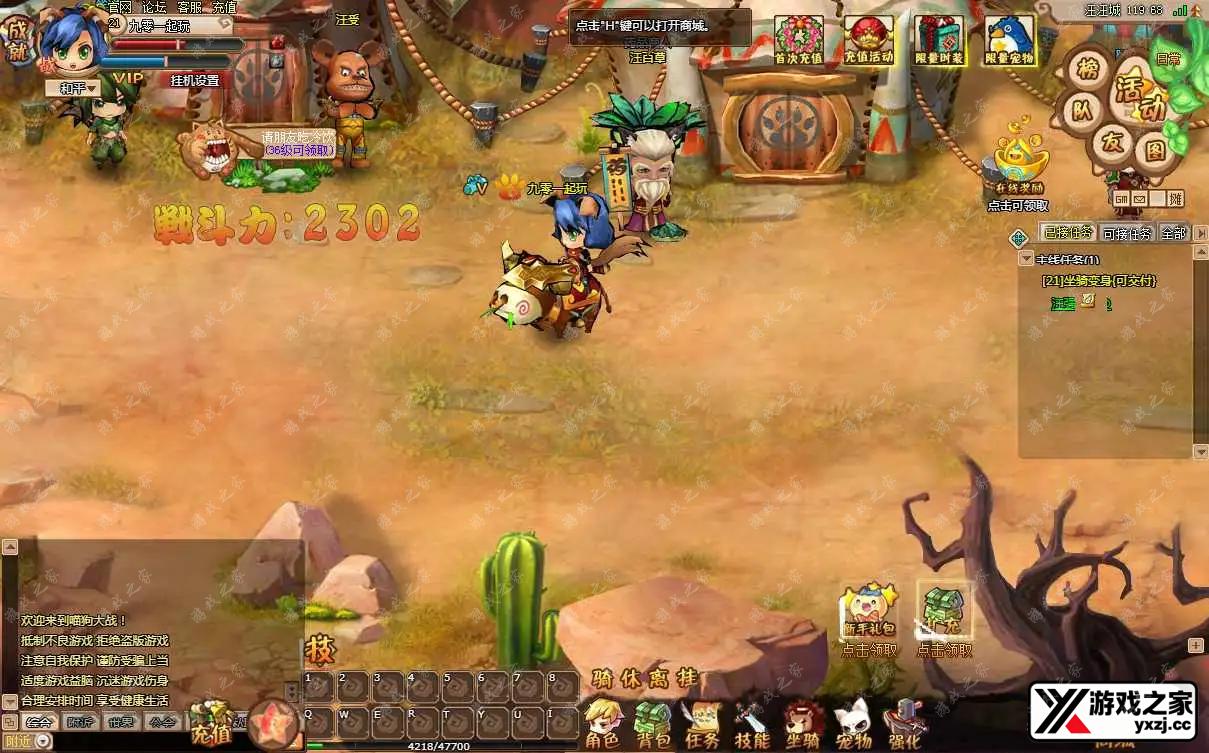Screen dimensions: 1209x753
Task: View the 限量时装 limited outfit gift
Action: (x=939, y=41)
